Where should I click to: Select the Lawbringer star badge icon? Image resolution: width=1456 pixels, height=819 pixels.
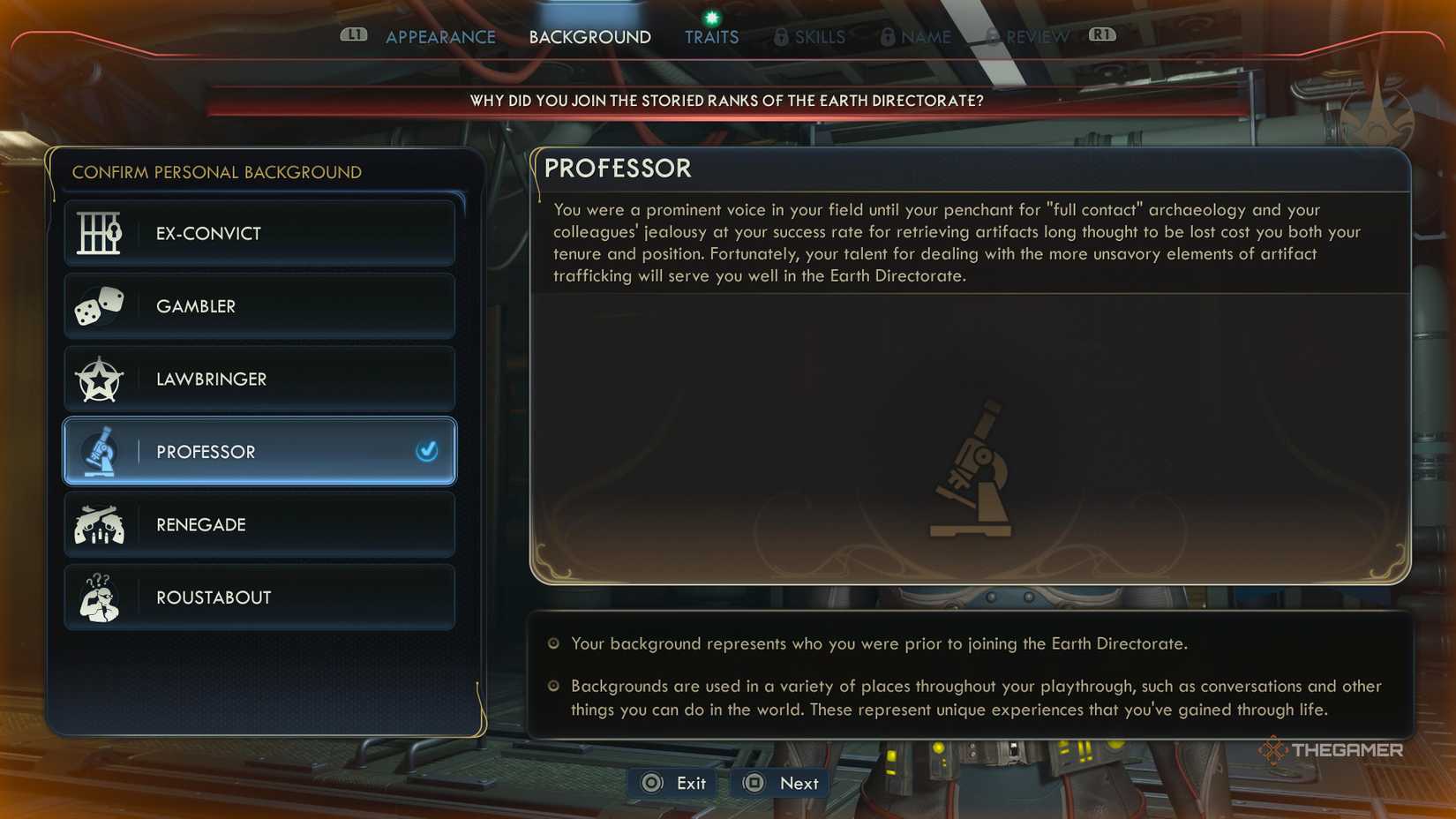coord(99,379)
